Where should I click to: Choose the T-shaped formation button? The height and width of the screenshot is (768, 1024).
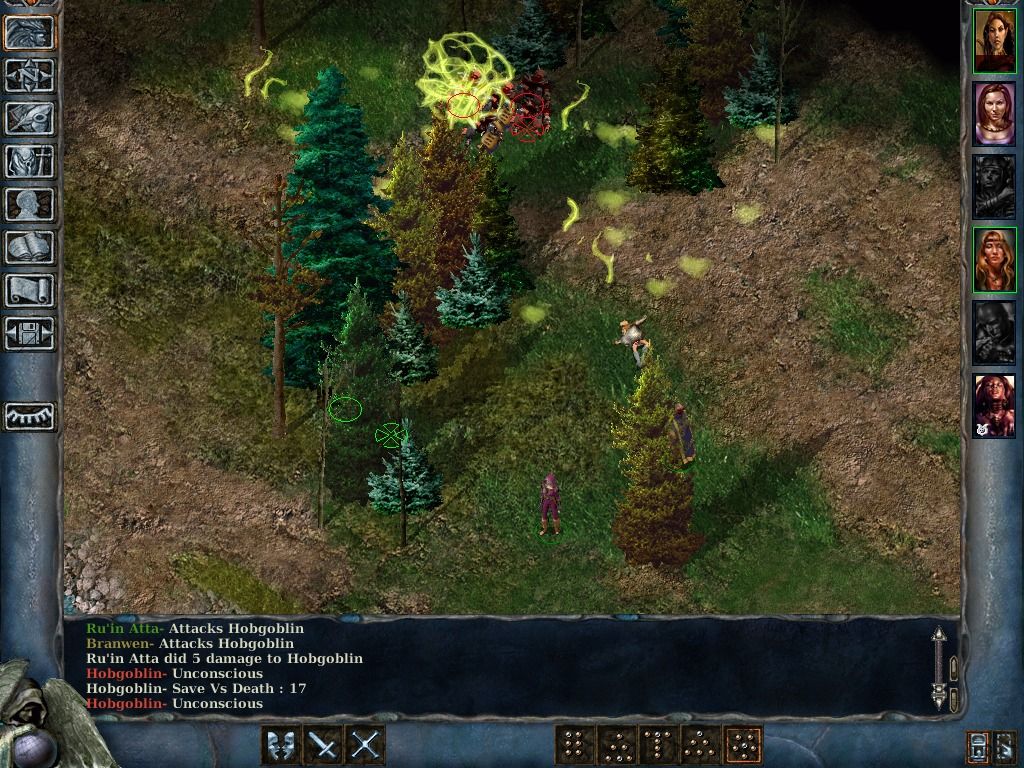tap(659, 745)
